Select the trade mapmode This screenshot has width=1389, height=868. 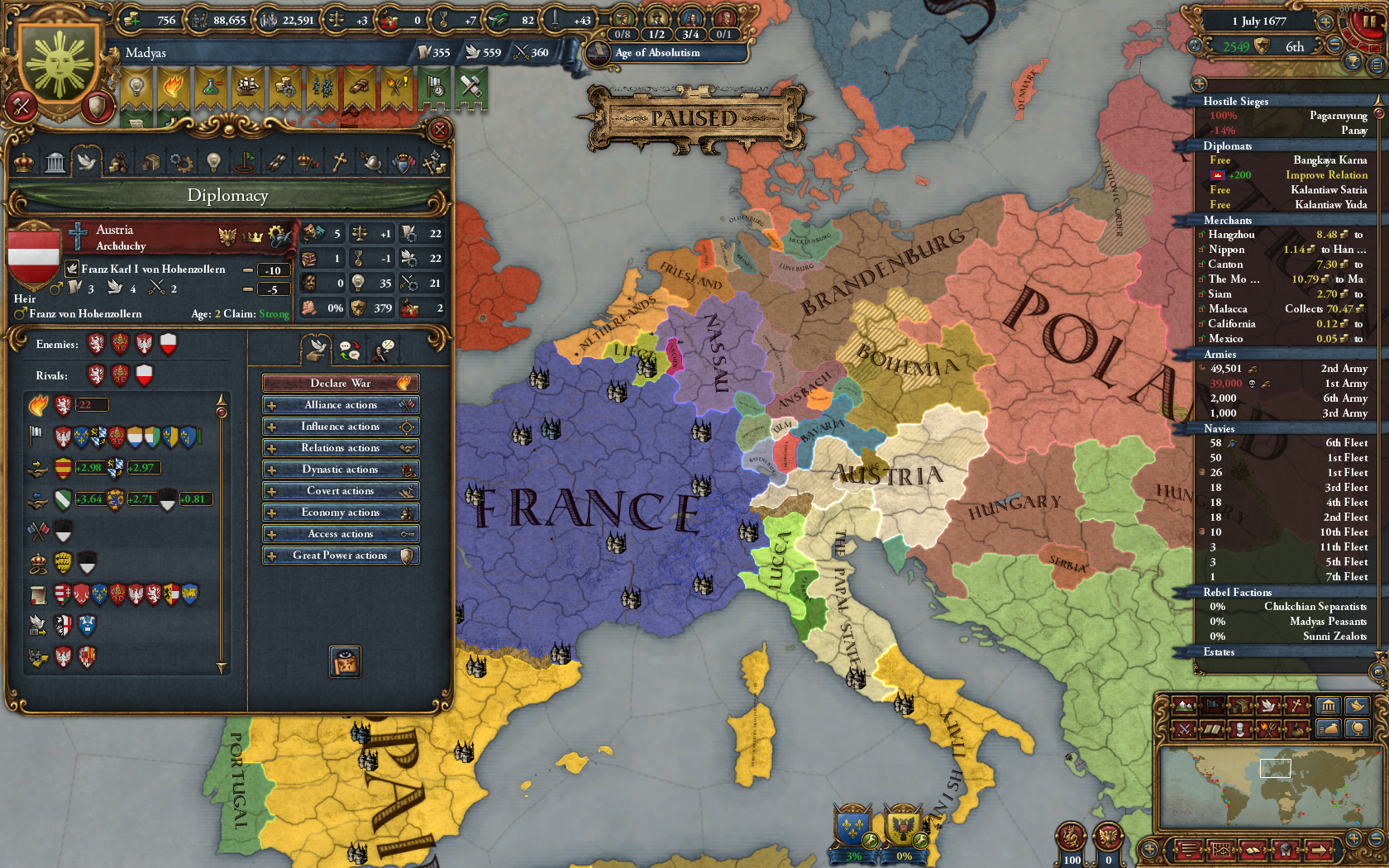[x=1240, y=705]
